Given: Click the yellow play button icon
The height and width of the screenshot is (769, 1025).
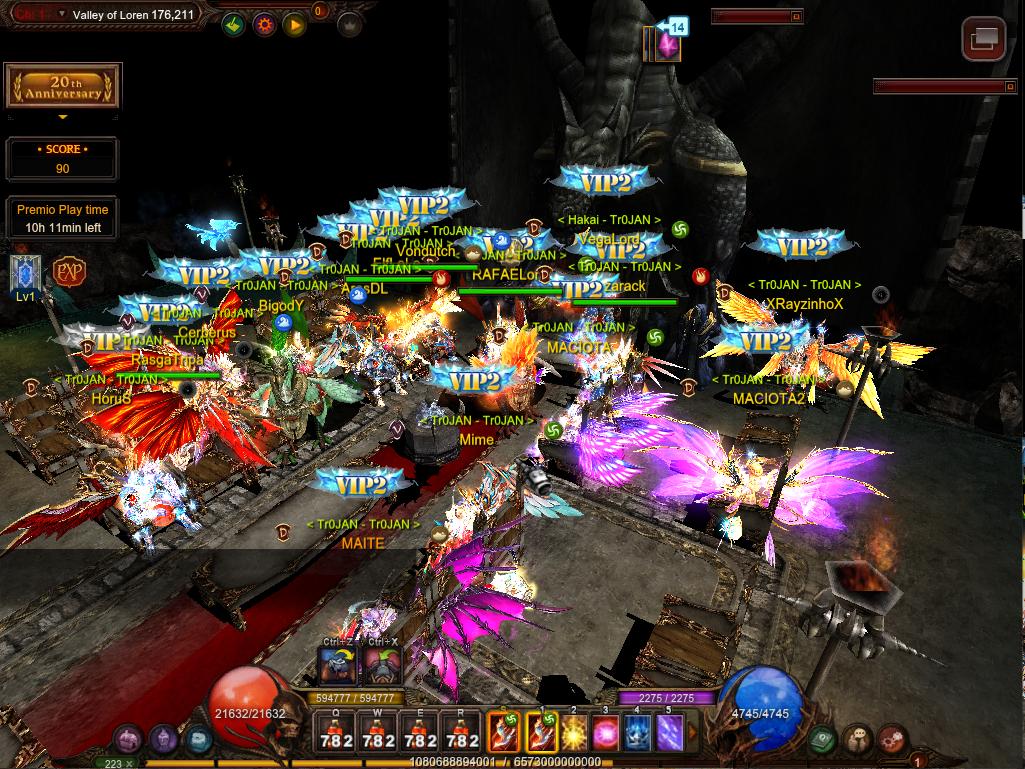Looking at the screenshot, I should coord(294,24).
